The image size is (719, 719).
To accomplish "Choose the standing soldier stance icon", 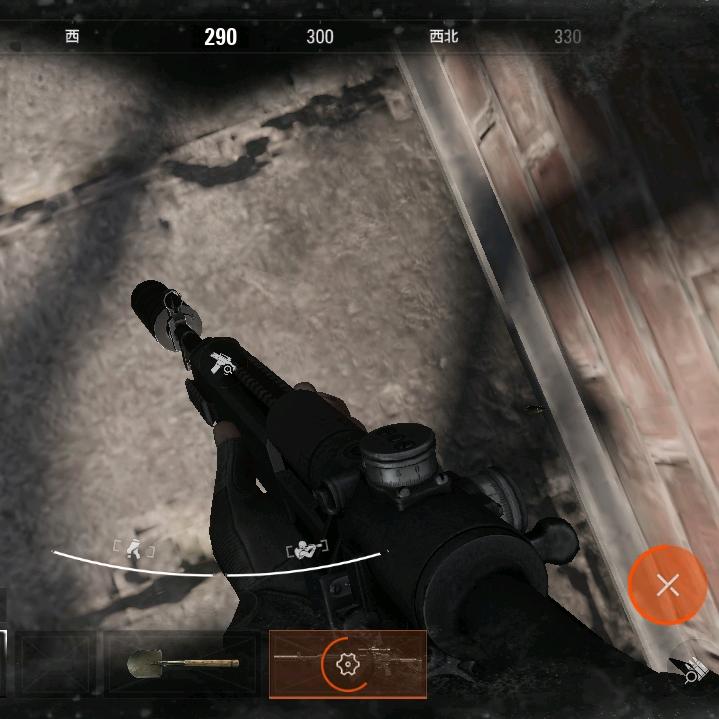I will [134, 546].
